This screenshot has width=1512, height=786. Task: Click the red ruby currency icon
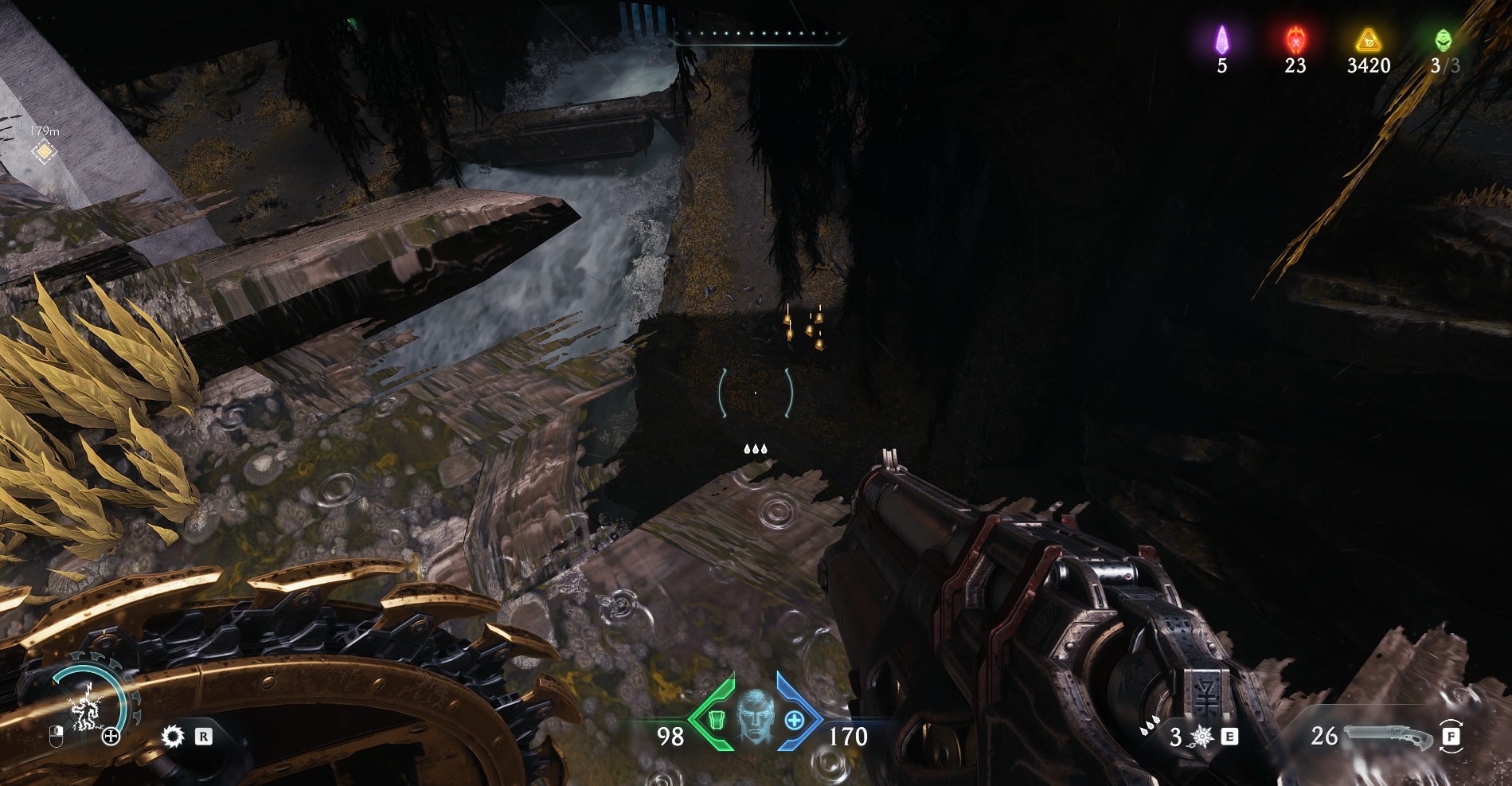coord(1295,39)
